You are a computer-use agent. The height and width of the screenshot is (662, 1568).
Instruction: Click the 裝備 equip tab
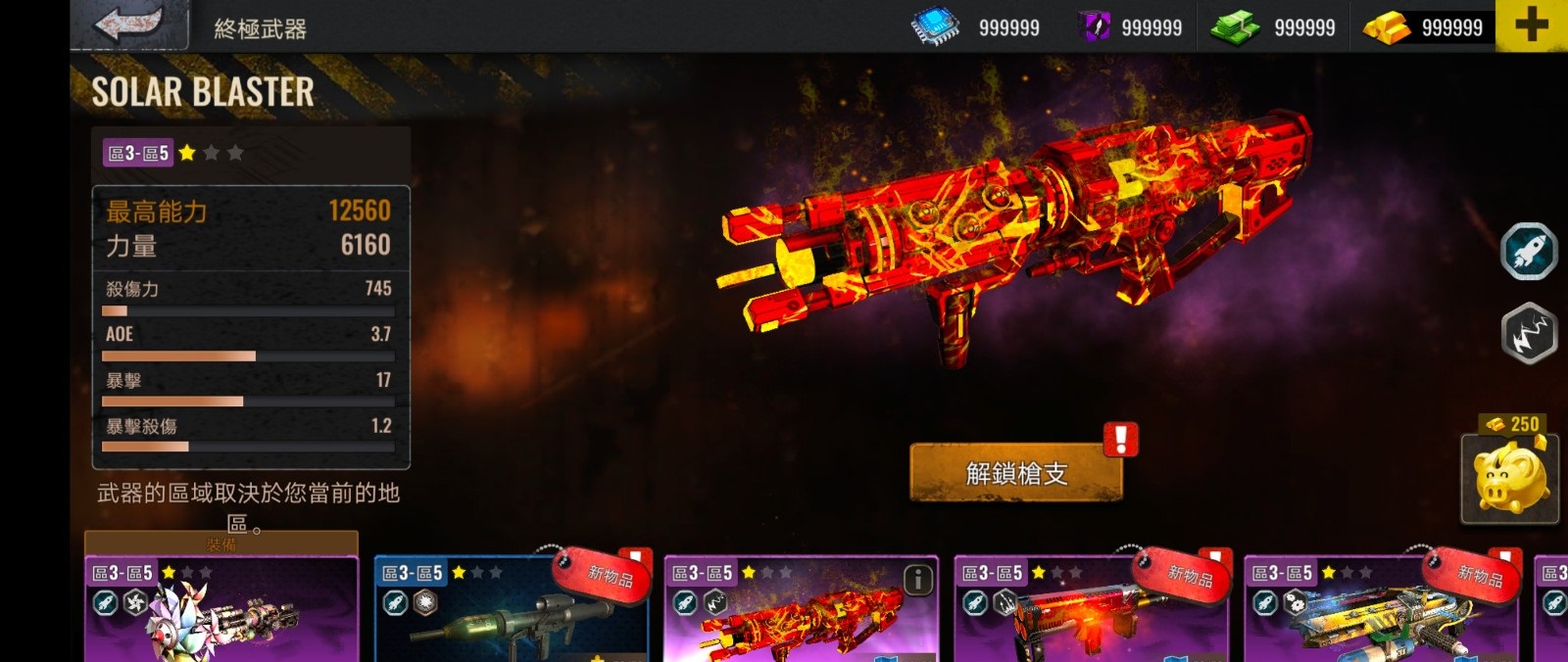[221, 544]
